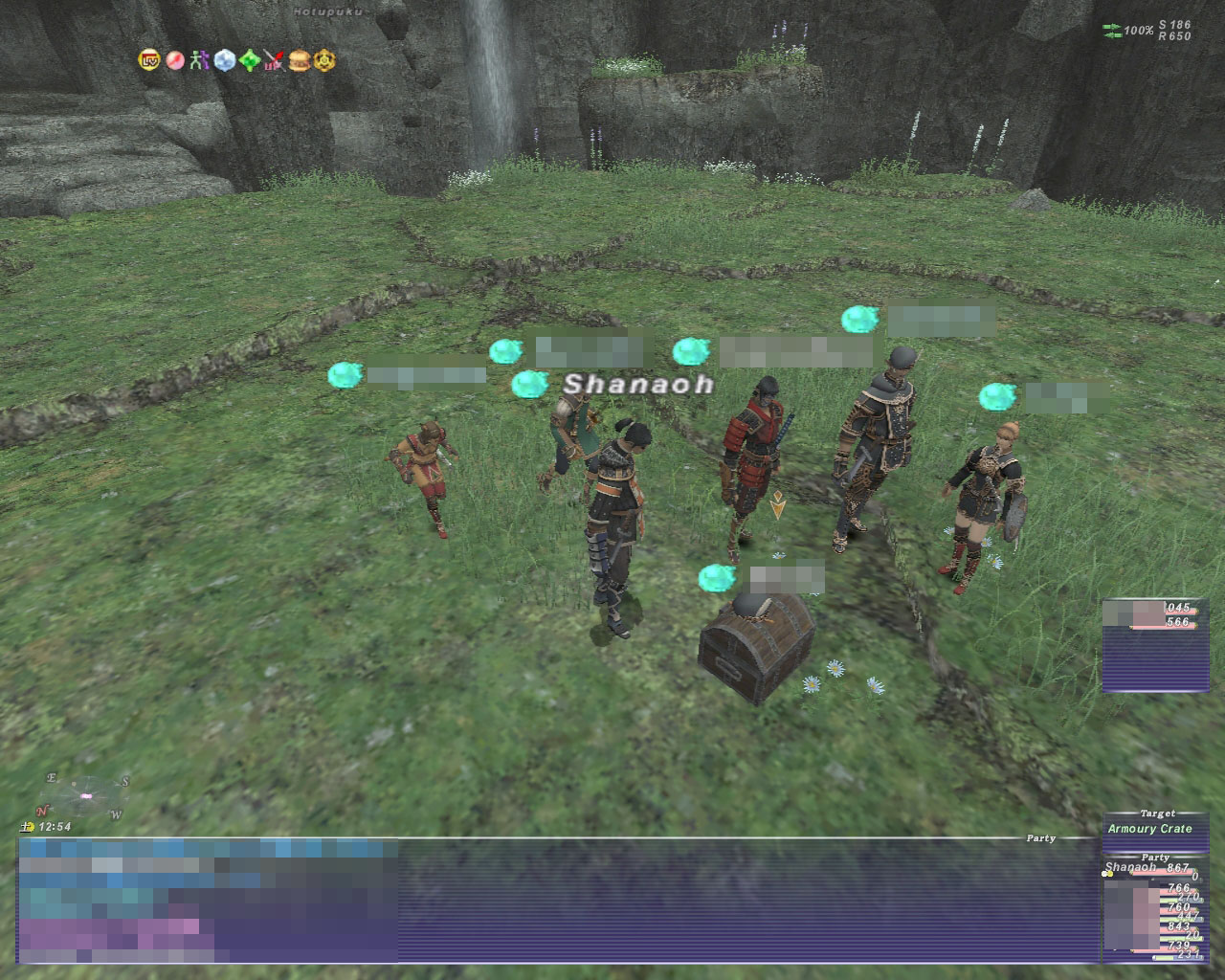1225x980 pixels.
Task: Select the sword attack-up buff icon
Action: coord(275,60)
